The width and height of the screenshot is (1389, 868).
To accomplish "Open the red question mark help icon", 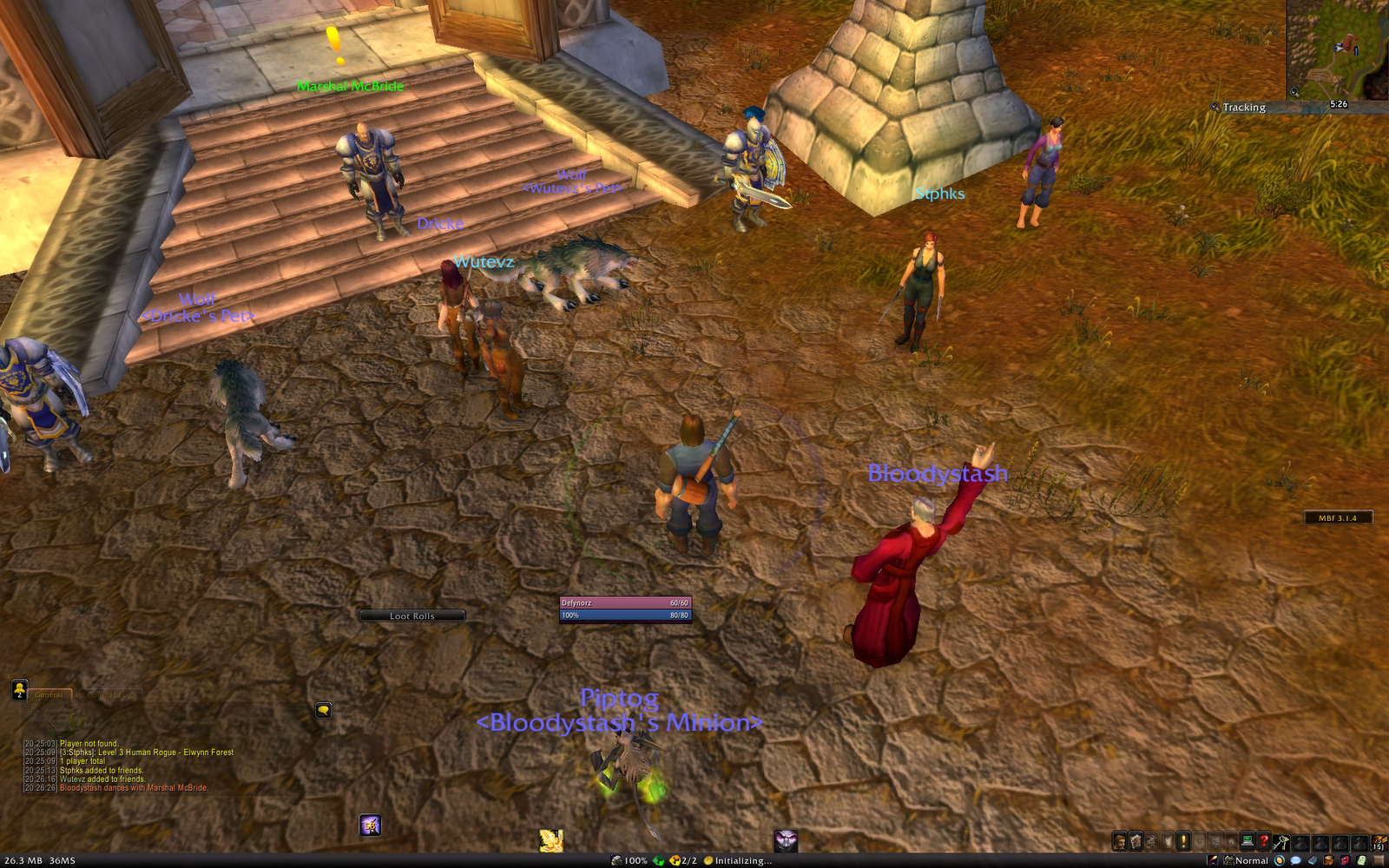I will [x=1263, y=841].
